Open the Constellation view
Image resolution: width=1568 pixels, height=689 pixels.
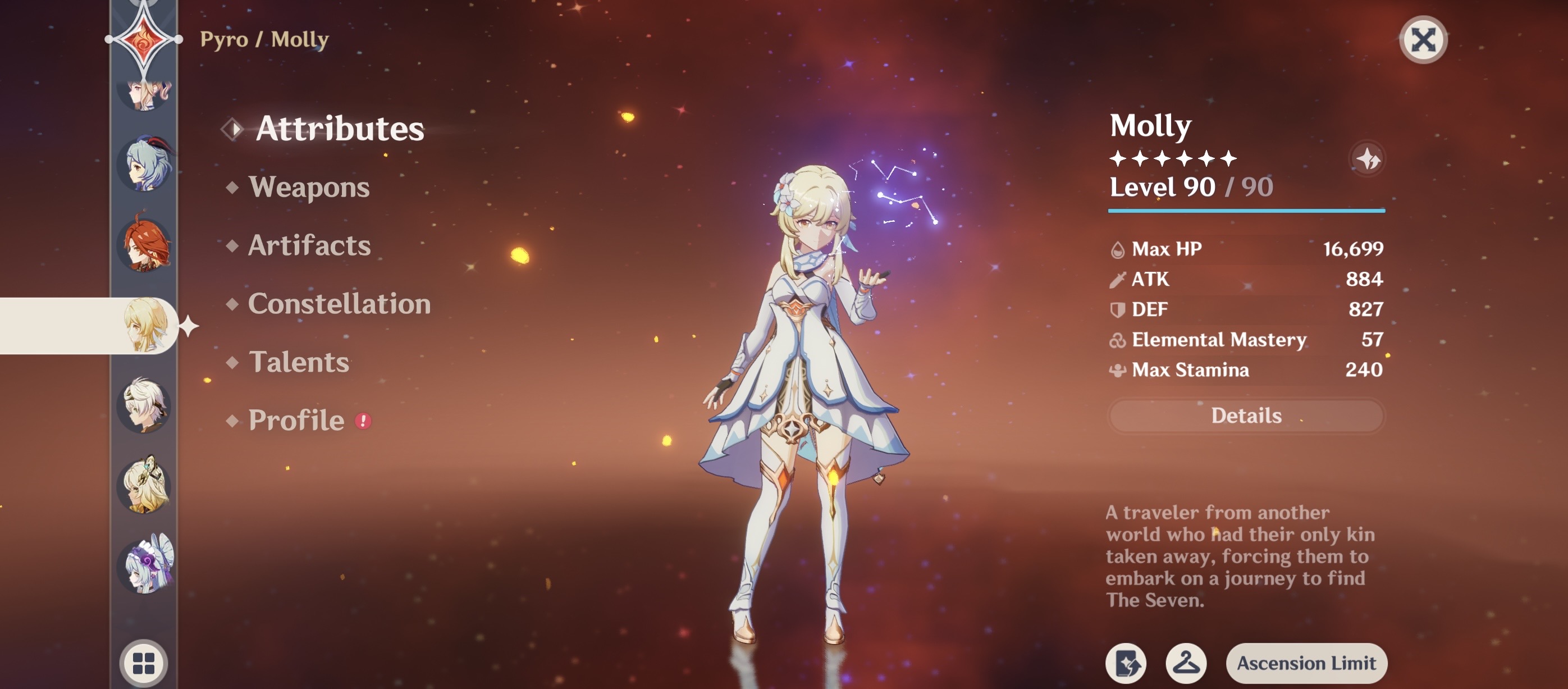tap(340, 304)
